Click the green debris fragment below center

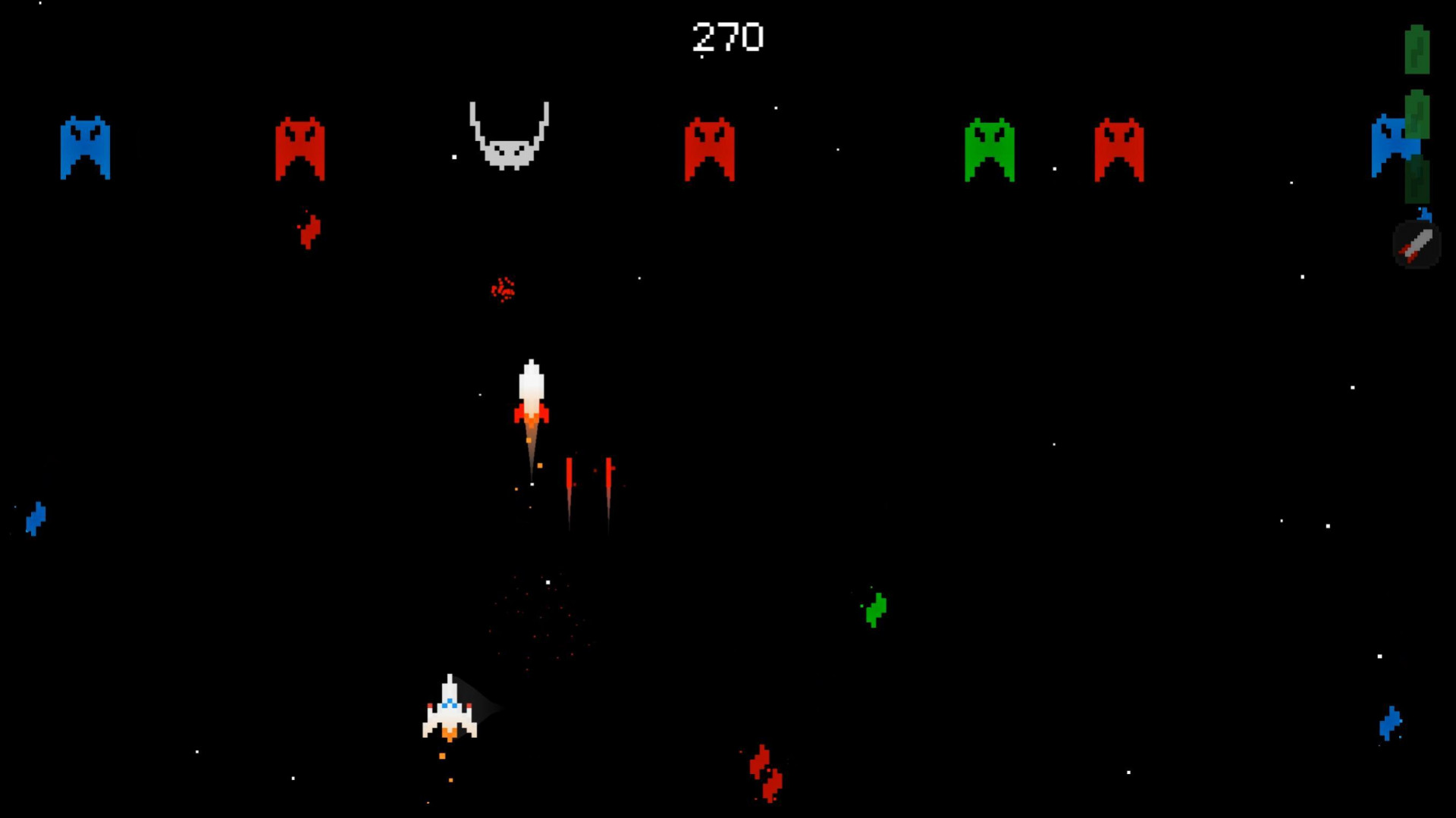tap(875, 610)
